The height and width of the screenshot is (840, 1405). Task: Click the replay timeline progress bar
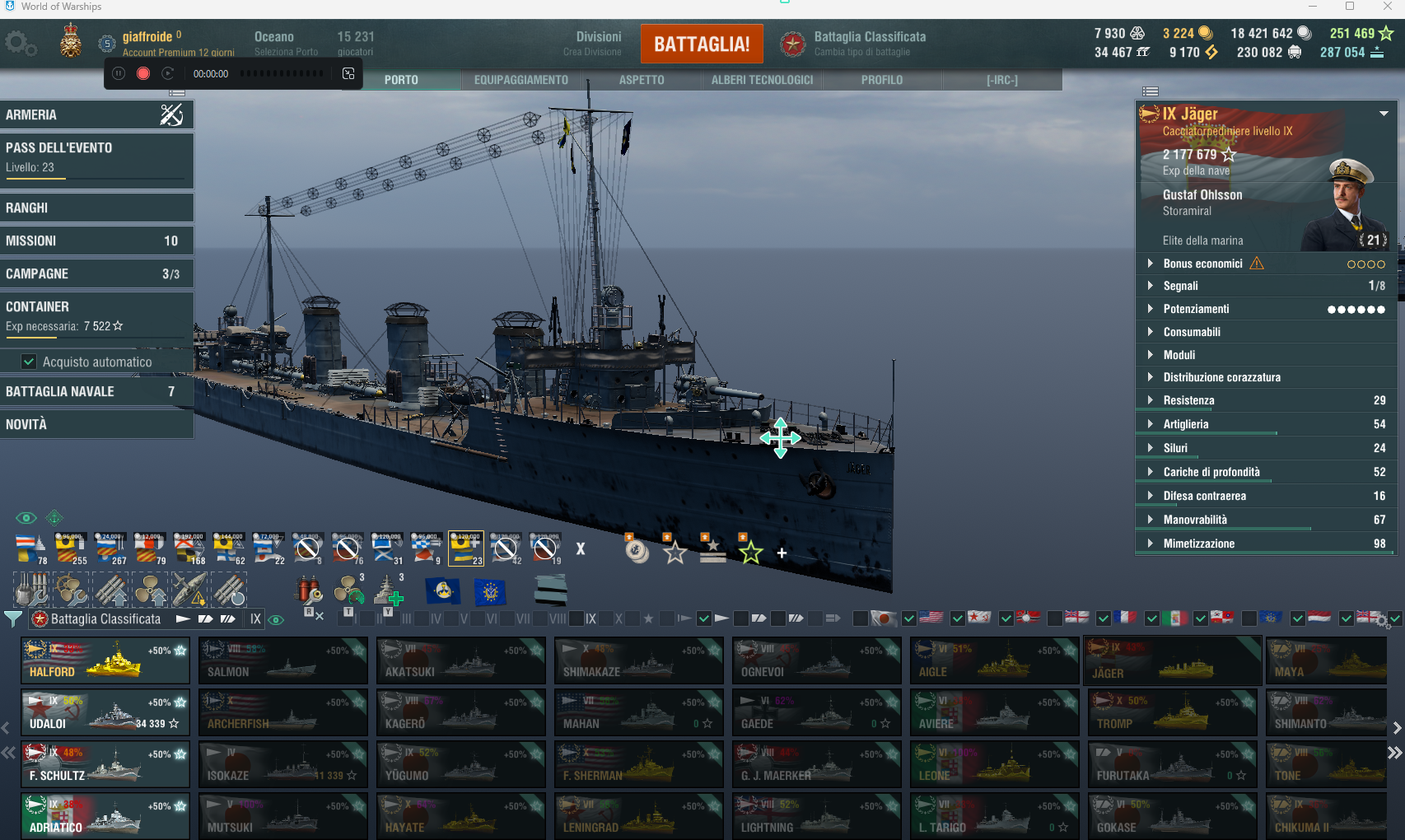click(x=280, y=73)
